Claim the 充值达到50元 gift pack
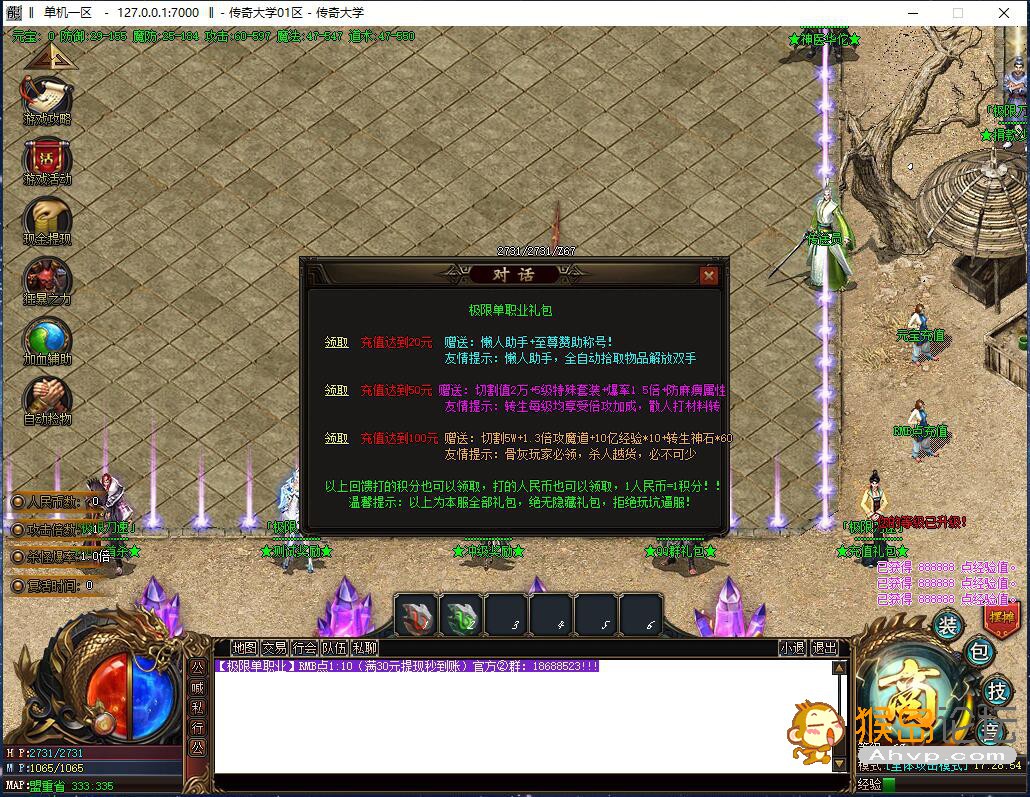1030x797 pixels. point(337,390)
